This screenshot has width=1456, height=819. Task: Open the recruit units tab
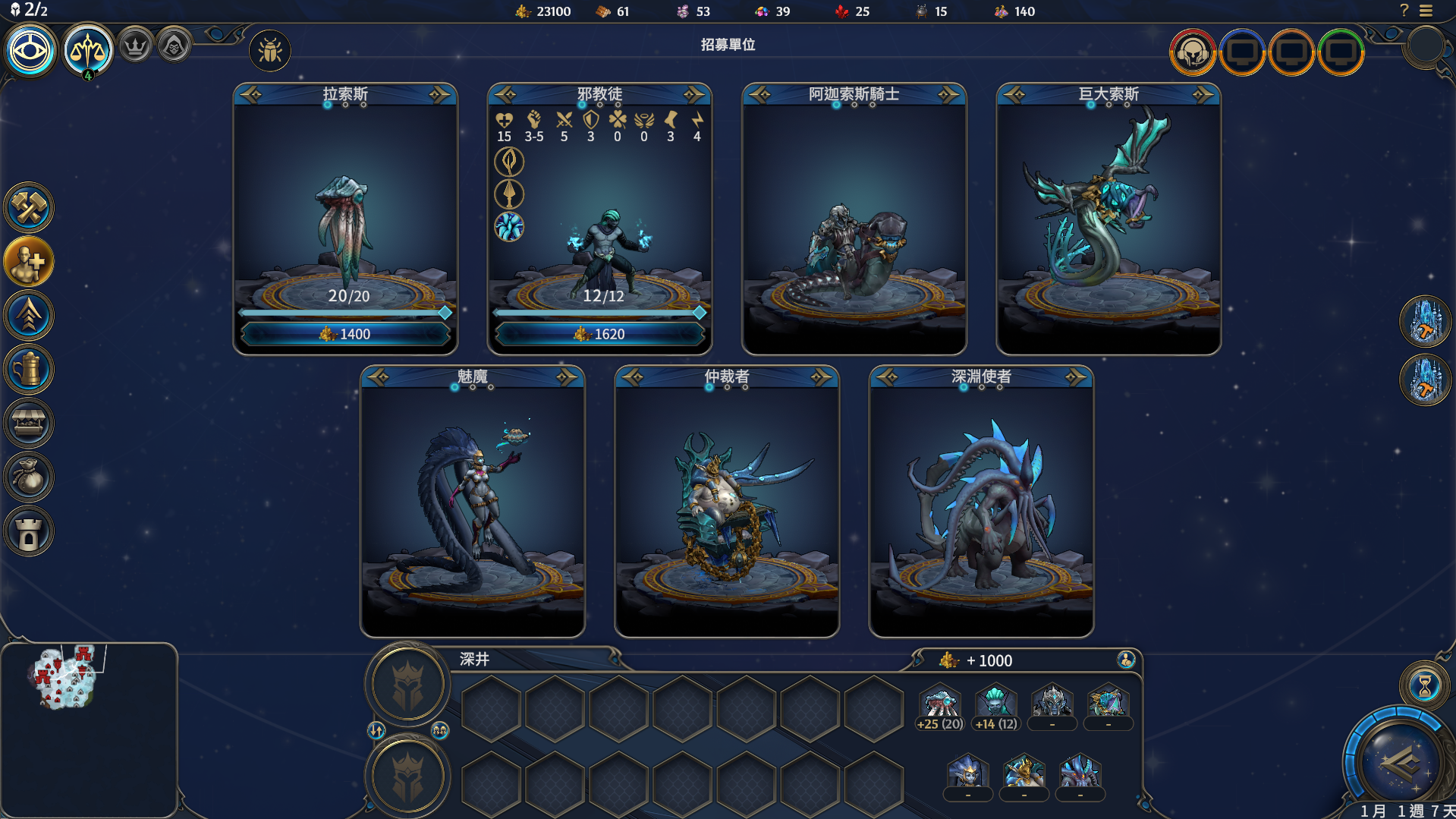(29, 262)
